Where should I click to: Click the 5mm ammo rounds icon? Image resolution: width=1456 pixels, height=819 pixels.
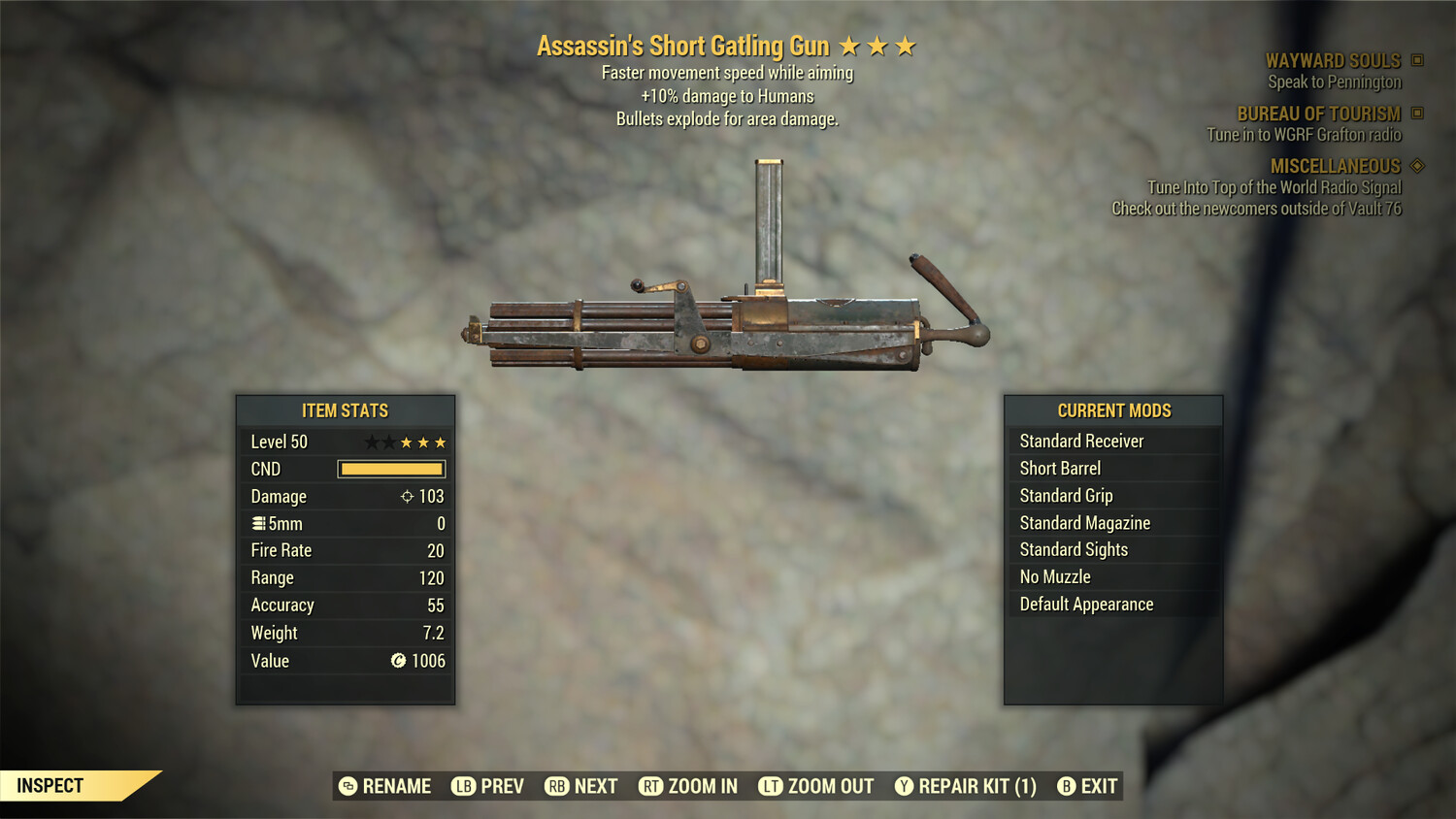pos(257,523)
